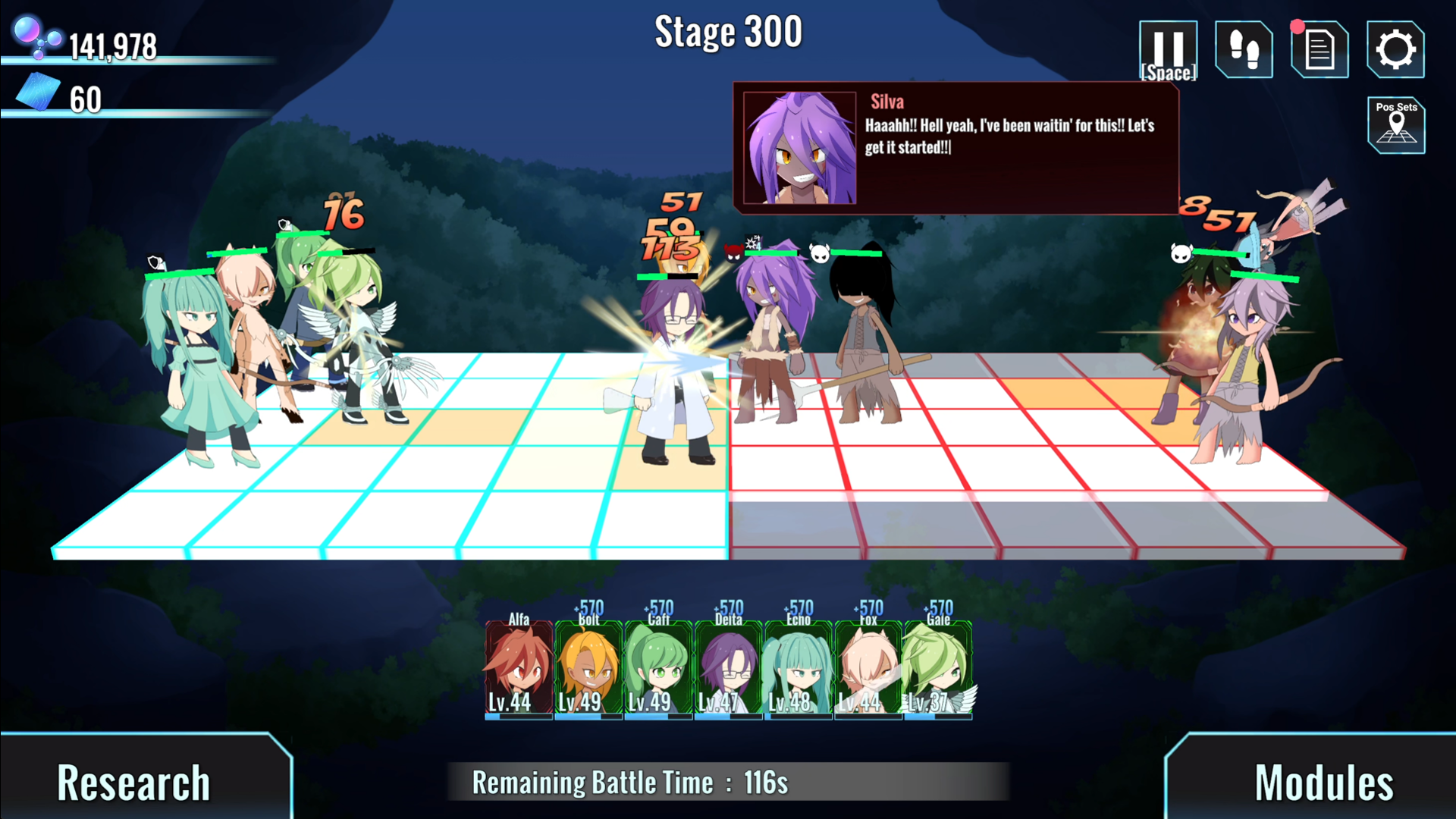Viewport: 1456px width, 819px height.
Task: Select Alfa's unit card
Action: pyautogui.click(x=519, y=669)
